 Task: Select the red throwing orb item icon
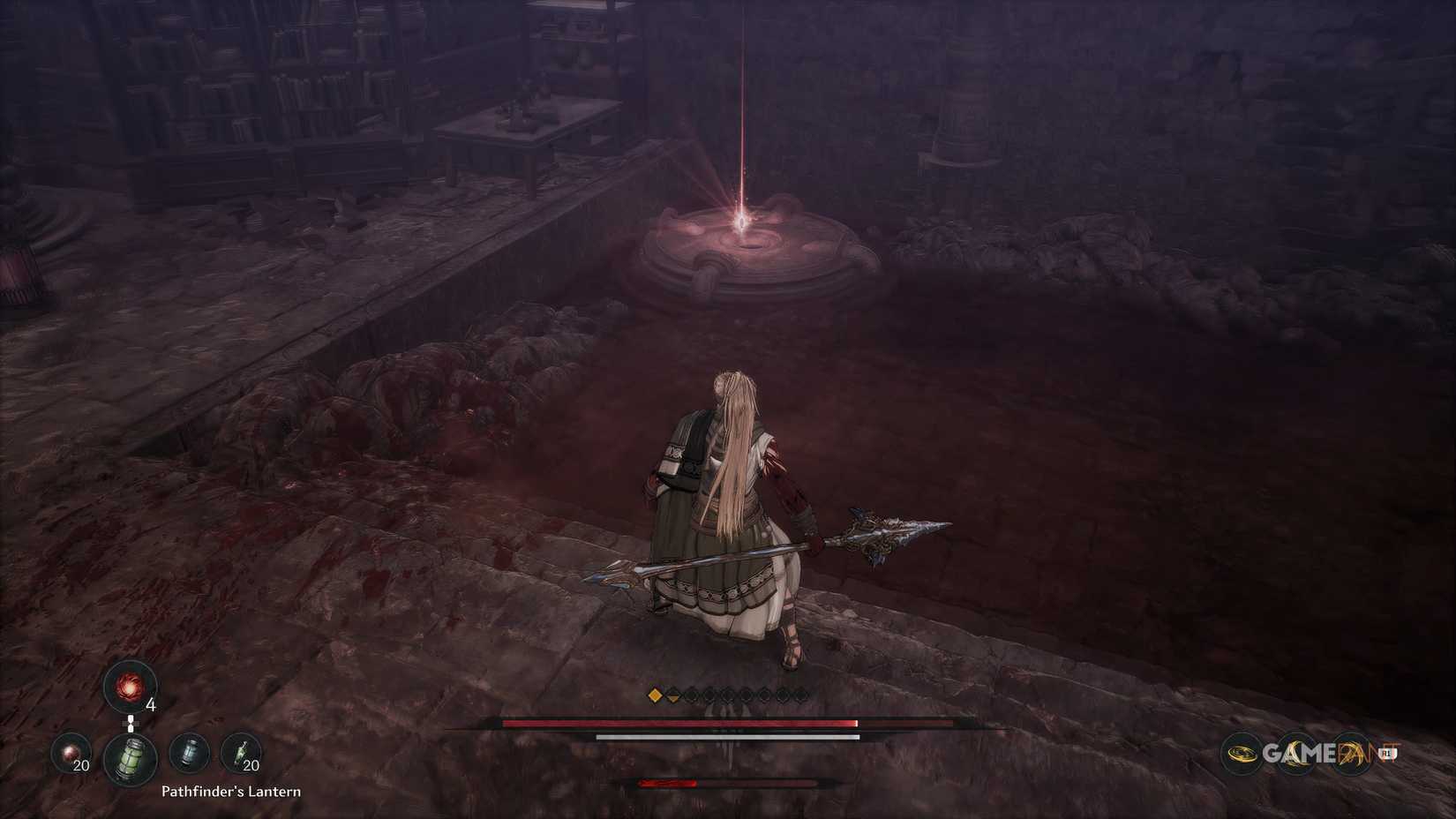pos(130,687)
